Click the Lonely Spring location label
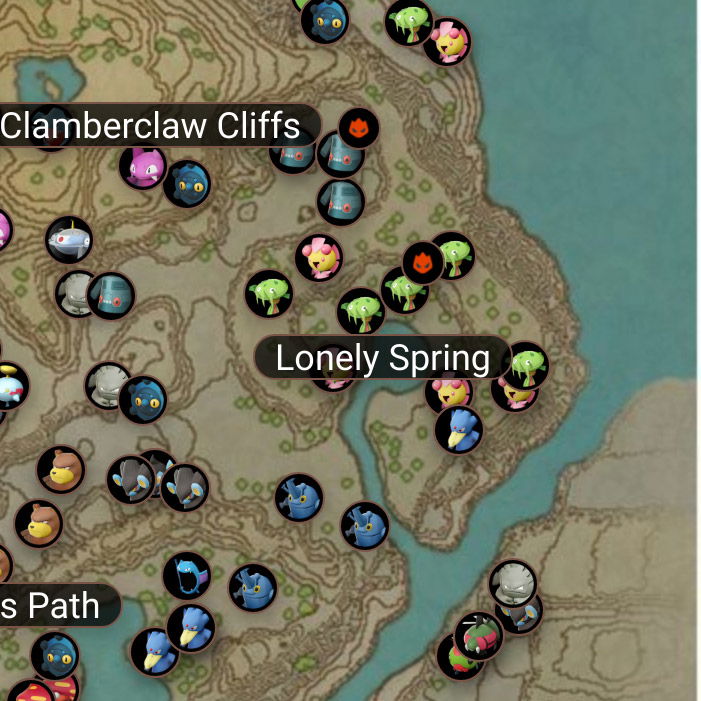701x701 pixels. (x=383, y=358)
